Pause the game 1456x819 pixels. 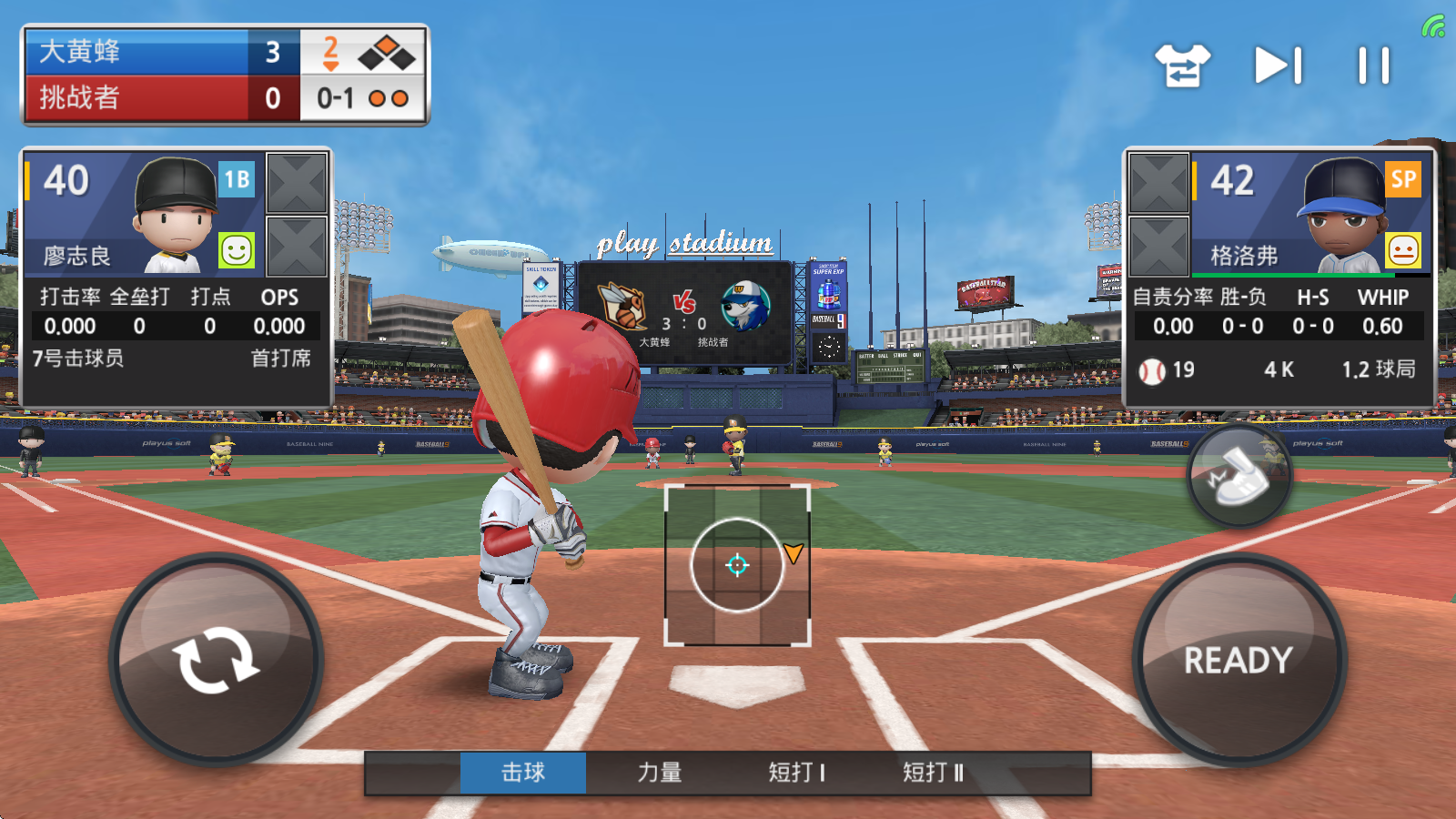1373,66
